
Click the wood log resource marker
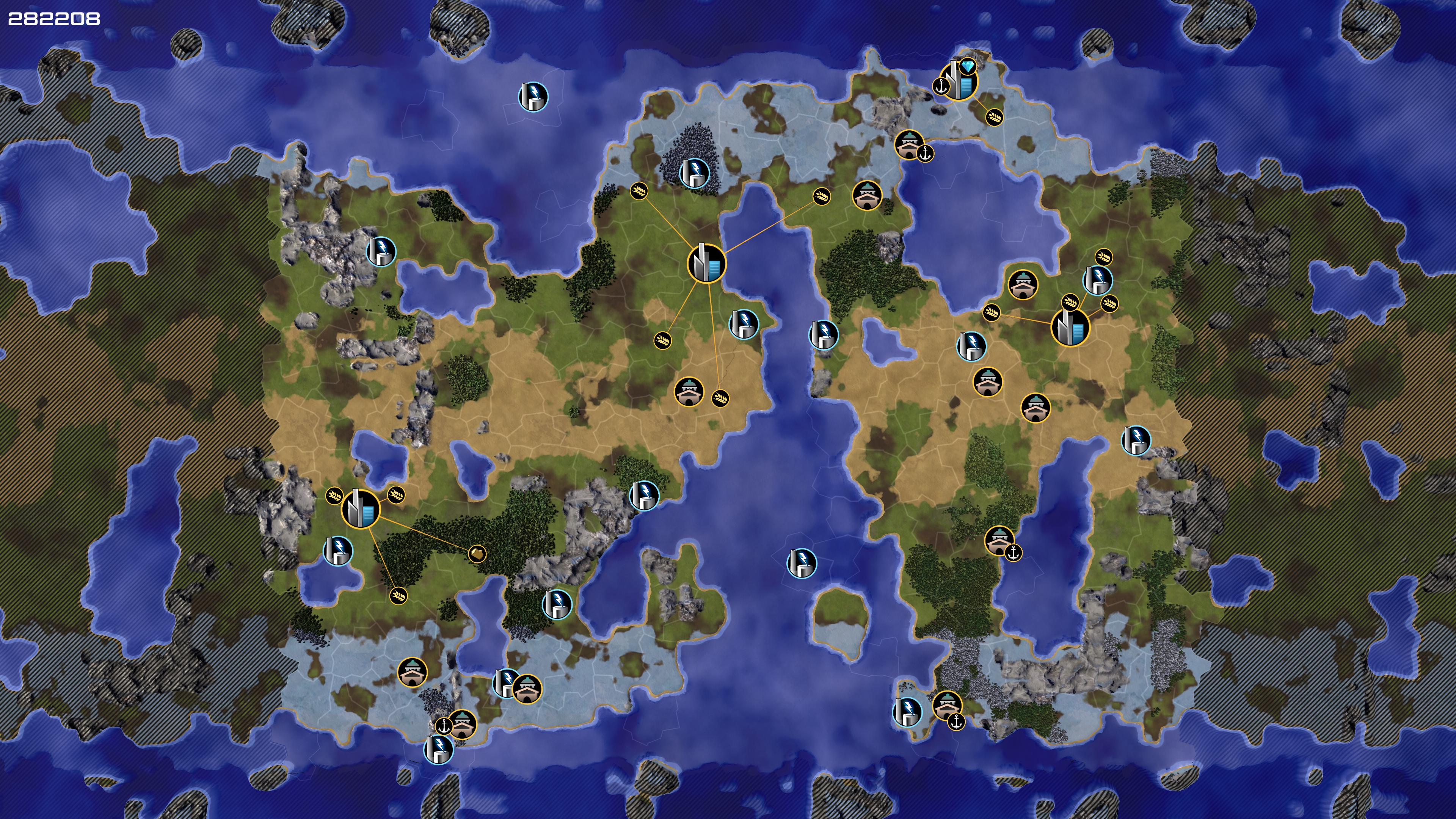[x=477, y=553]
